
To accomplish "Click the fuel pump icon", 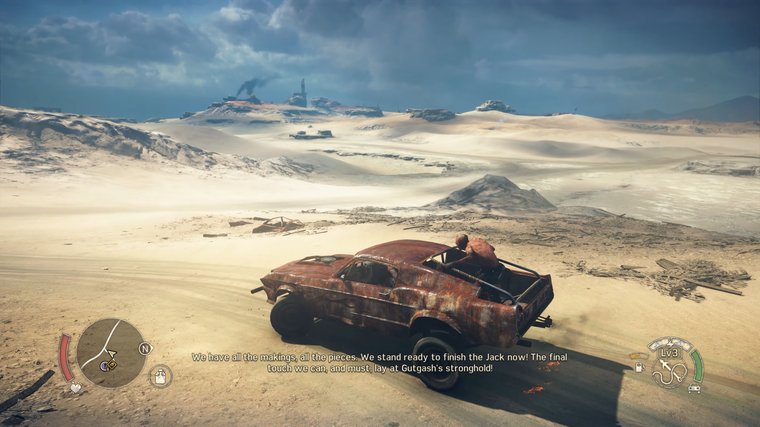I will 640,367.
